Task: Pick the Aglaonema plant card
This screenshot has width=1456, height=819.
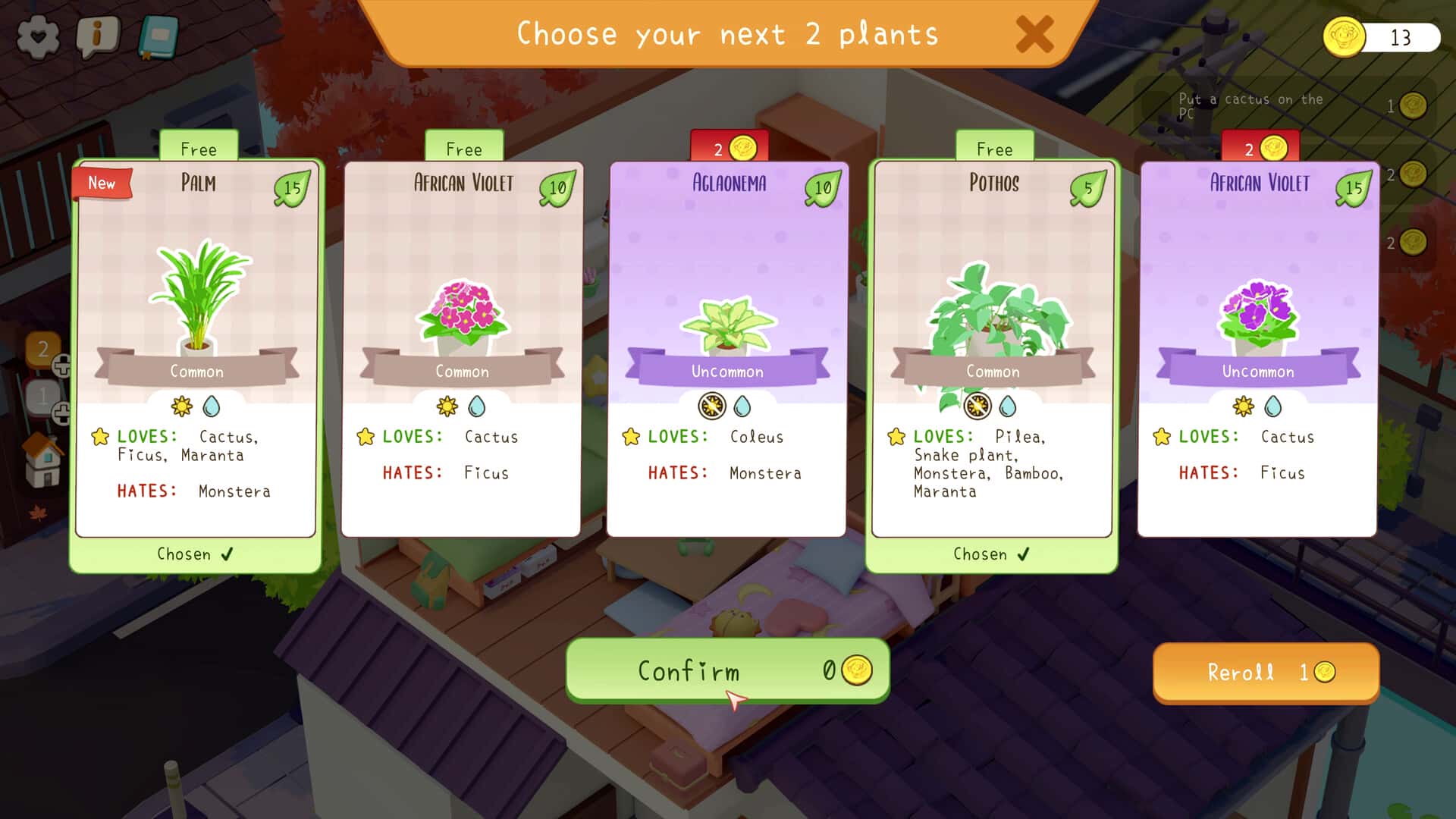Action: pos(726,349)
